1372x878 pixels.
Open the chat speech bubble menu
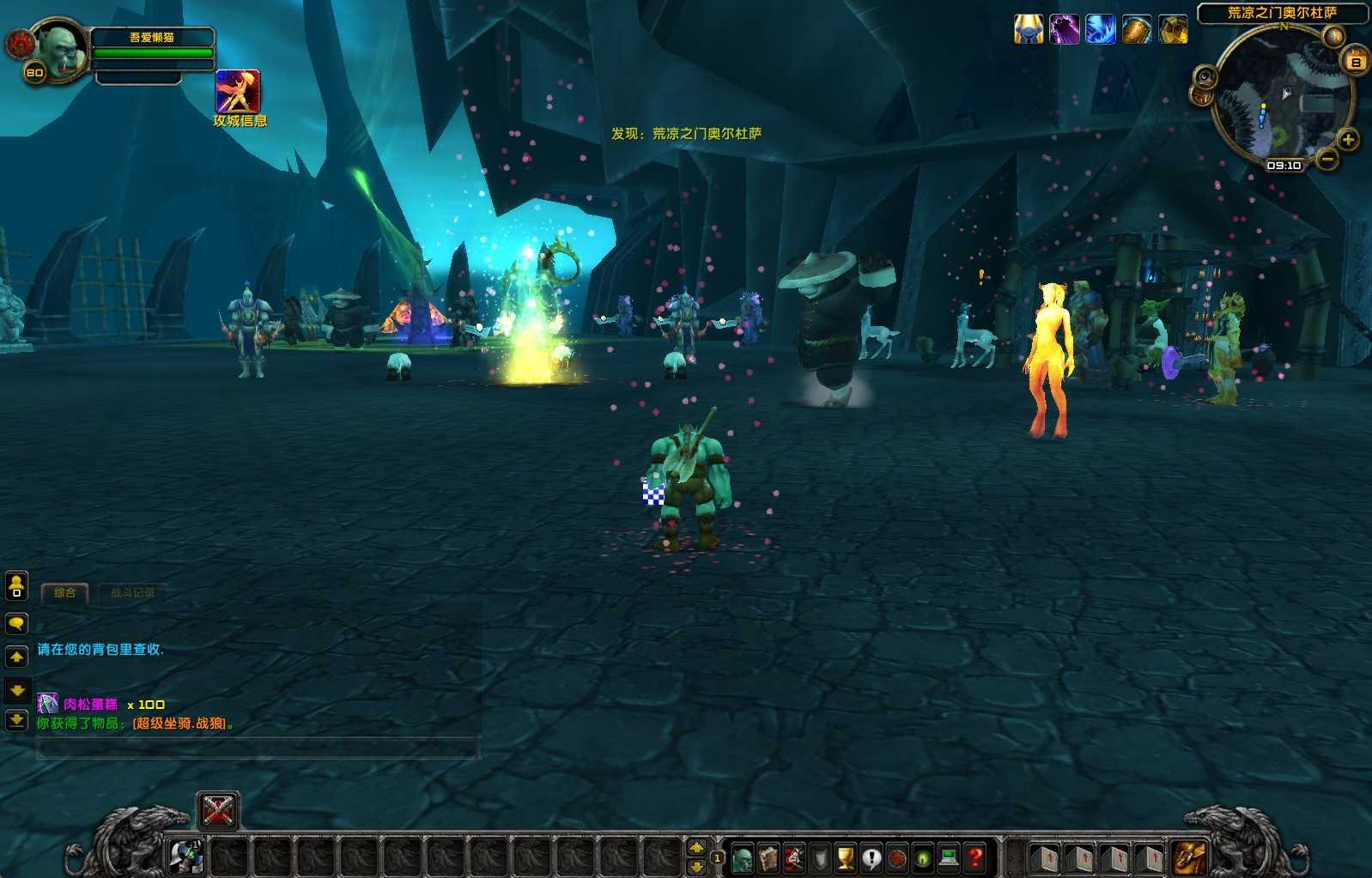[16, 624]
